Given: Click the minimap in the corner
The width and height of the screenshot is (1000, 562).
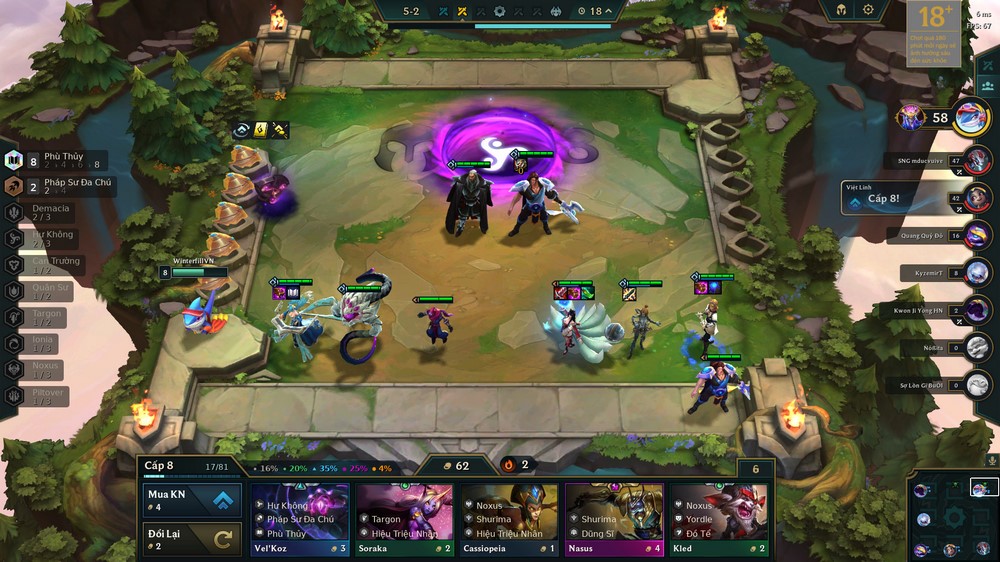Looking at the screenshot, I should [953, 517].
